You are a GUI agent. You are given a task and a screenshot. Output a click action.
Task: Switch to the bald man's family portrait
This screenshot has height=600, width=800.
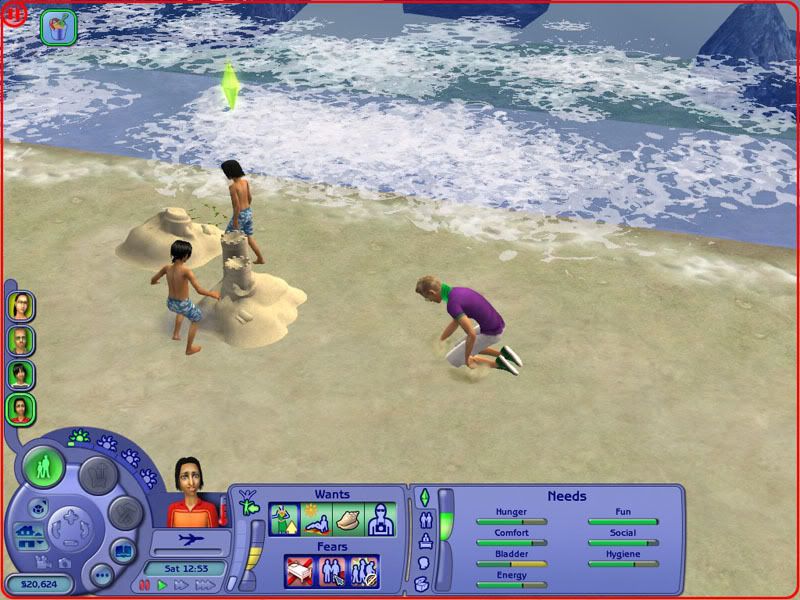click(x=21, y=340)
